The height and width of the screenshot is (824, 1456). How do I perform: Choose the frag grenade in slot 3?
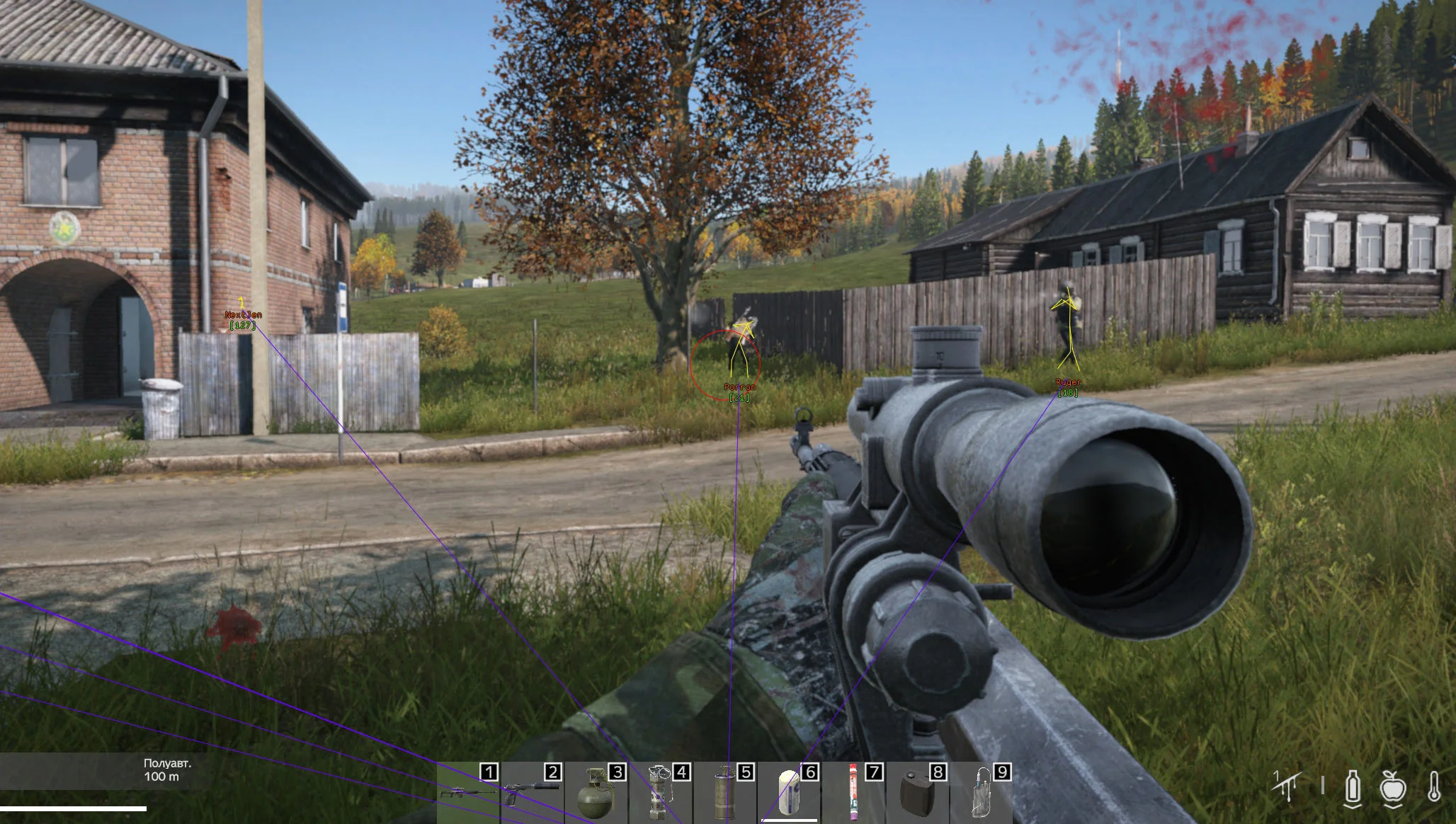click(x=596, y=793)
